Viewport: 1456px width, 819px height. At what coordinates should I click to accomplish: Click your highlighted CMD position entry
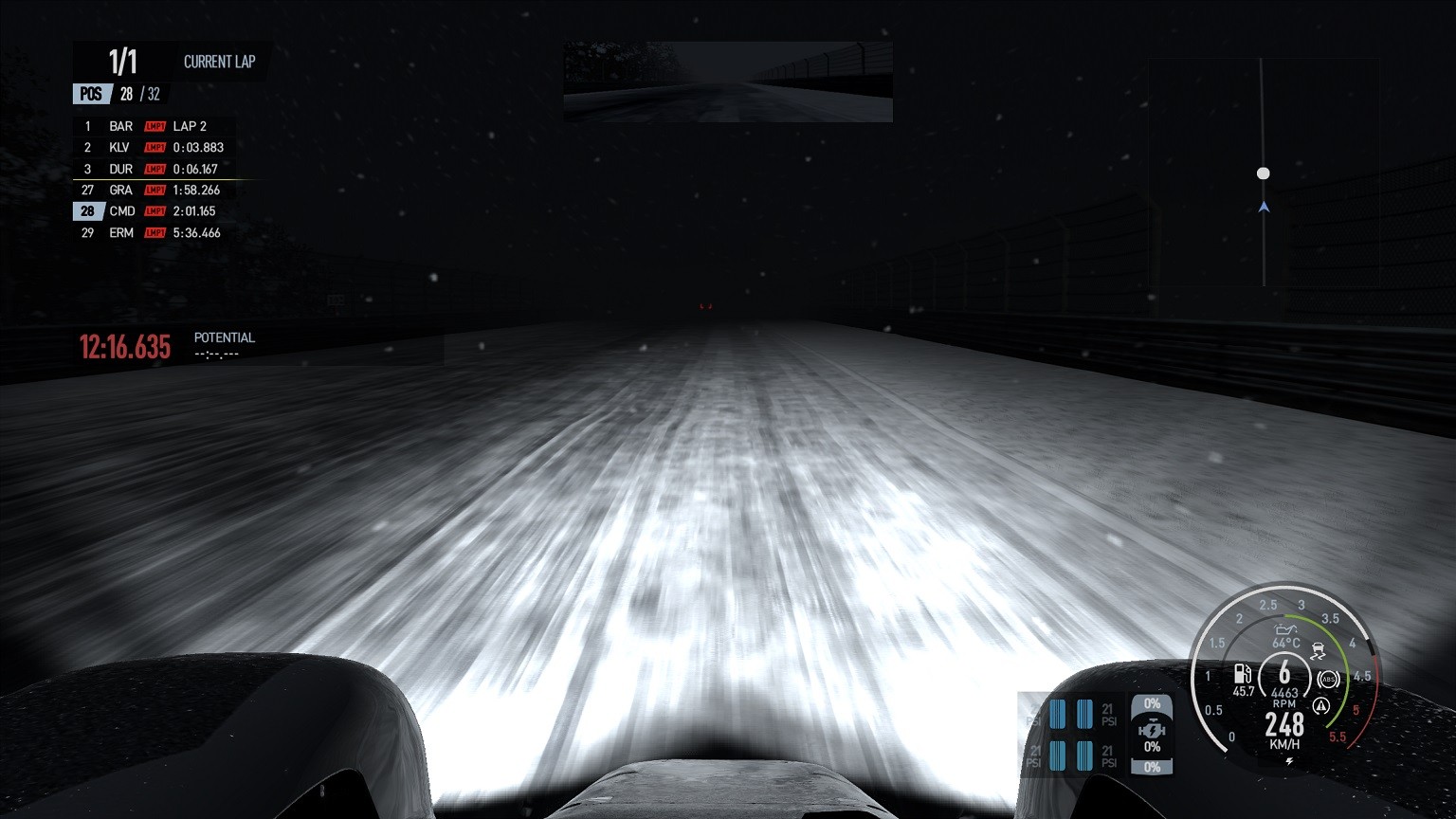[x=121, y=210]
